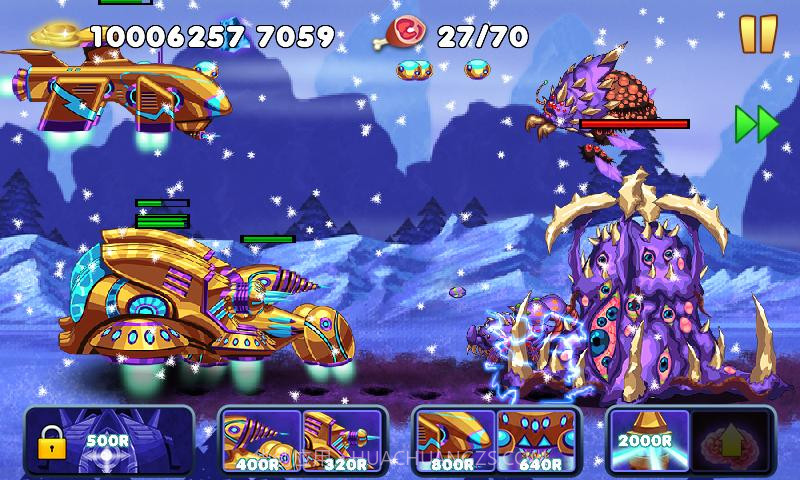
Task: Deploy the 800R airship unit
Action: [455, 440]
